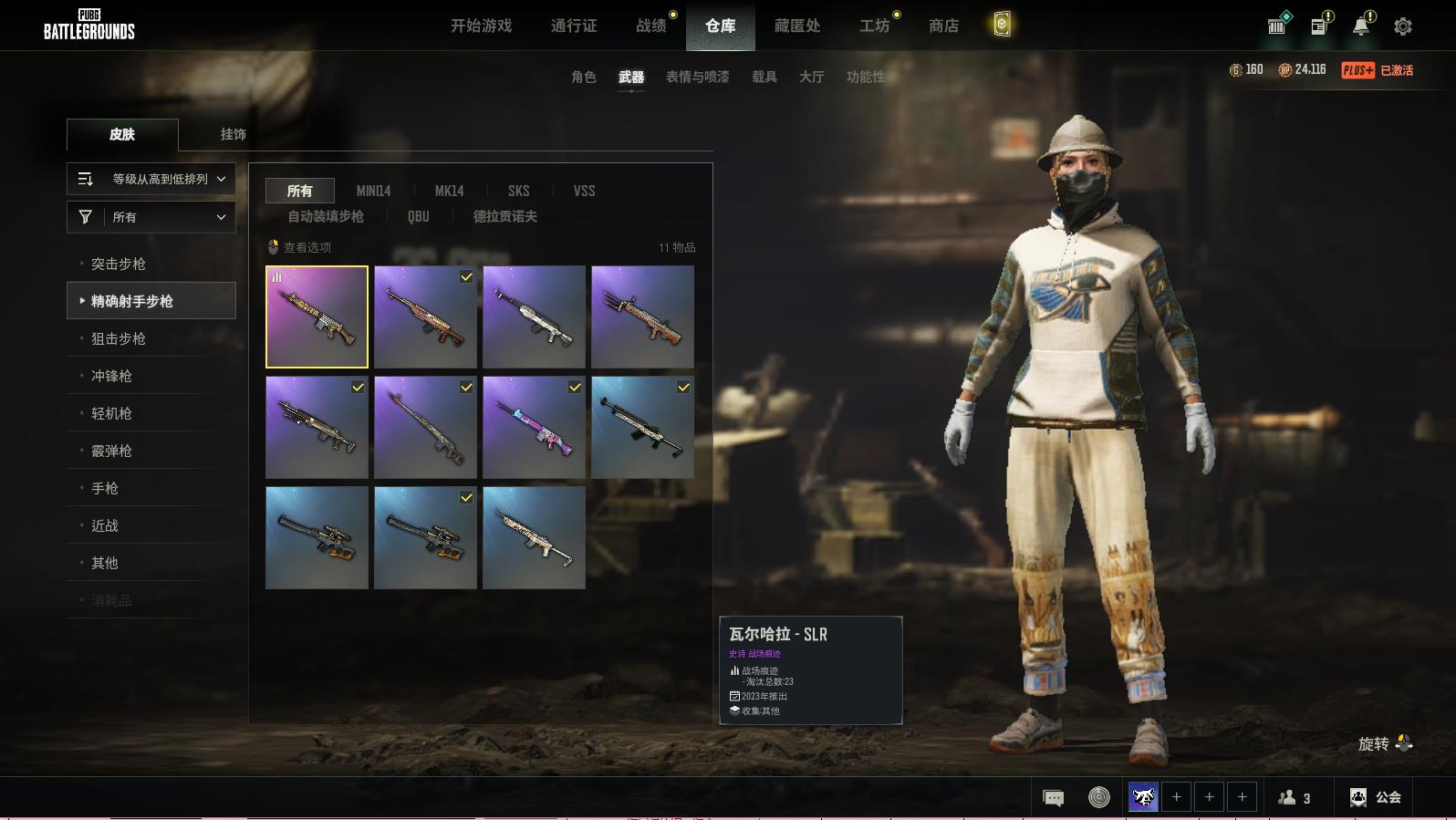The height and width of the screenshot is (820, 1456).
Task: Filter skins by SKS
Action: [x=518, y=191]
